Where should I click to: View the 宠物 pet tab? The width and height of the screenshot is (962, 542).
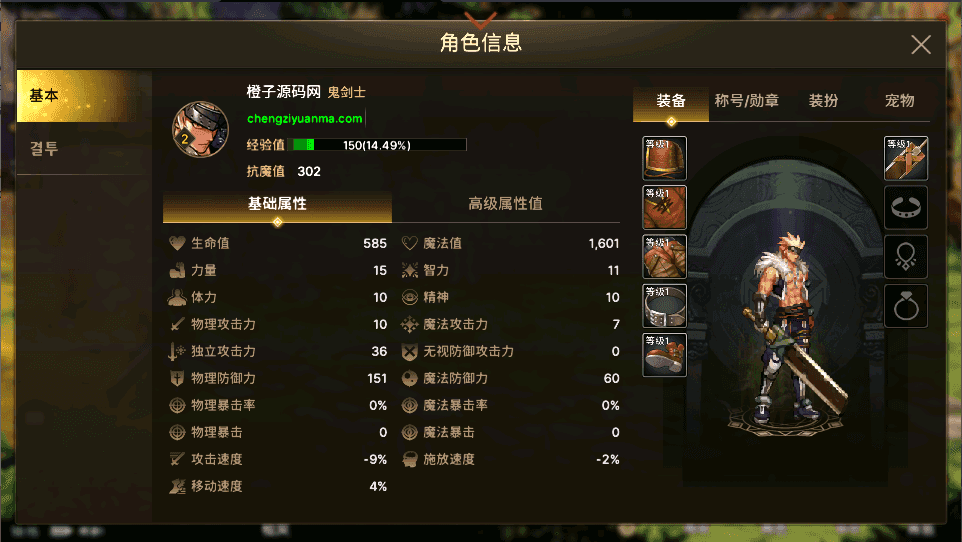click(899, 101)
